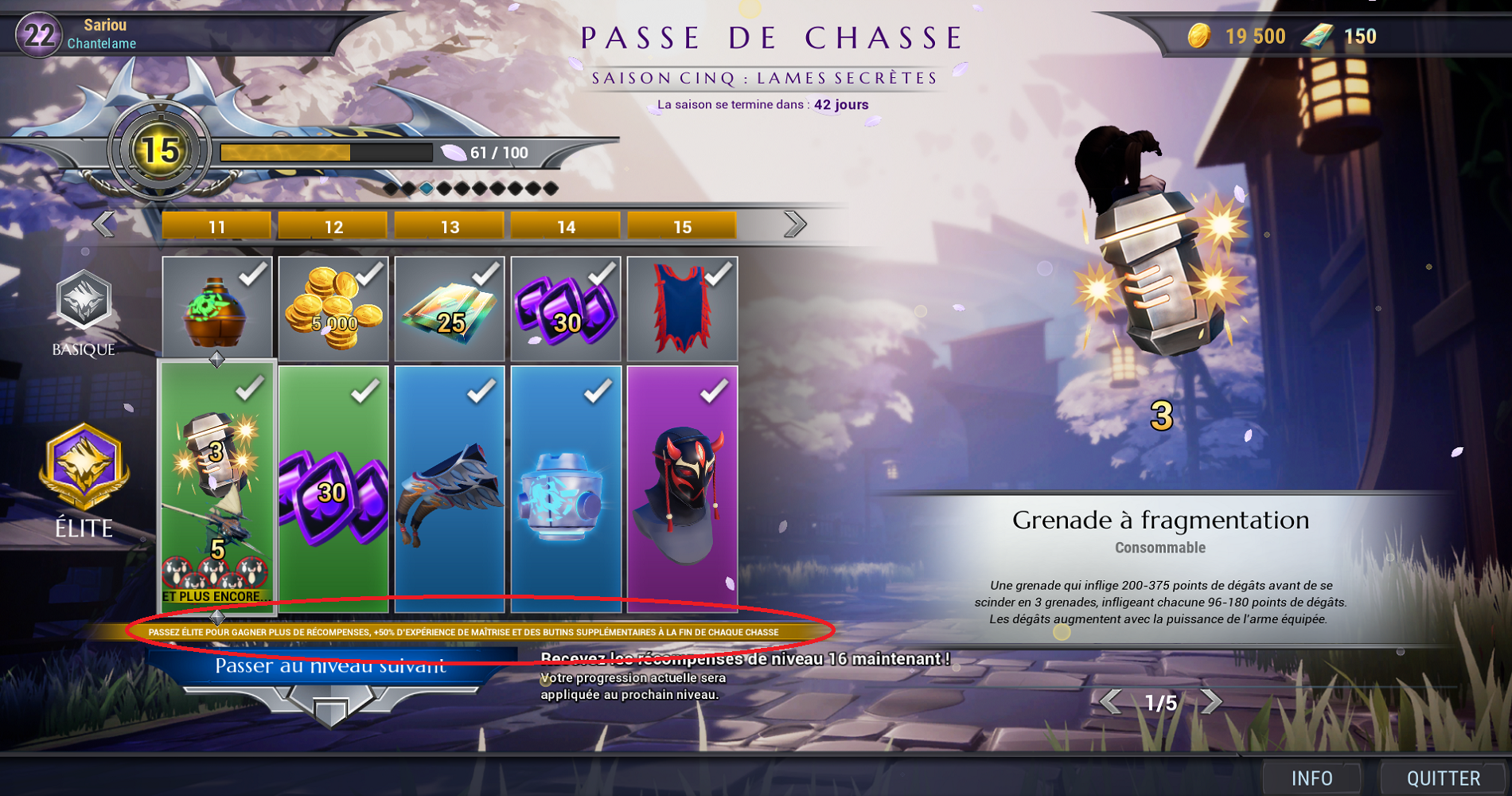This screenshot has height=796, width=1512.
Task: Open the next reward showcase page arrow
Action: (1212, 701)
